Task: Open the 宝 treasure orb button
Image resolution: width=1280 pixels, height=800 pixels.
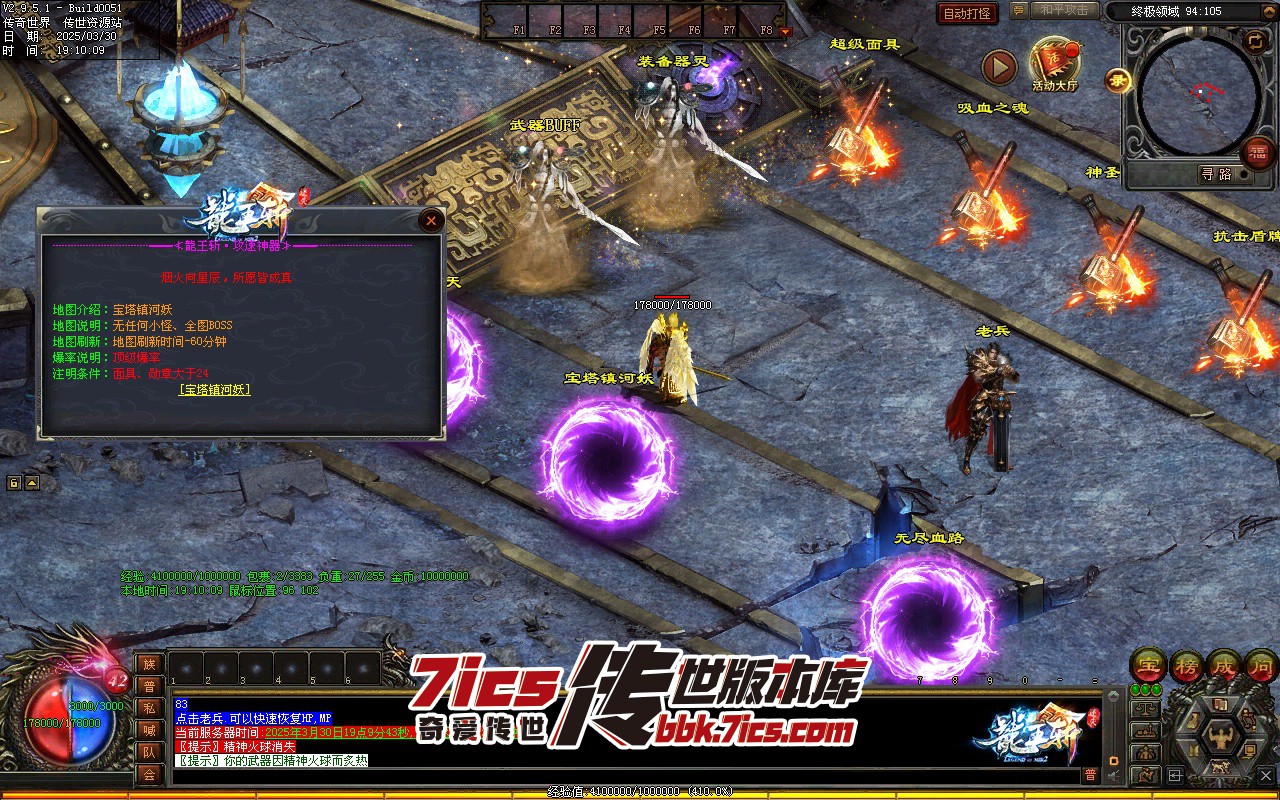Action: (1149, 665)
